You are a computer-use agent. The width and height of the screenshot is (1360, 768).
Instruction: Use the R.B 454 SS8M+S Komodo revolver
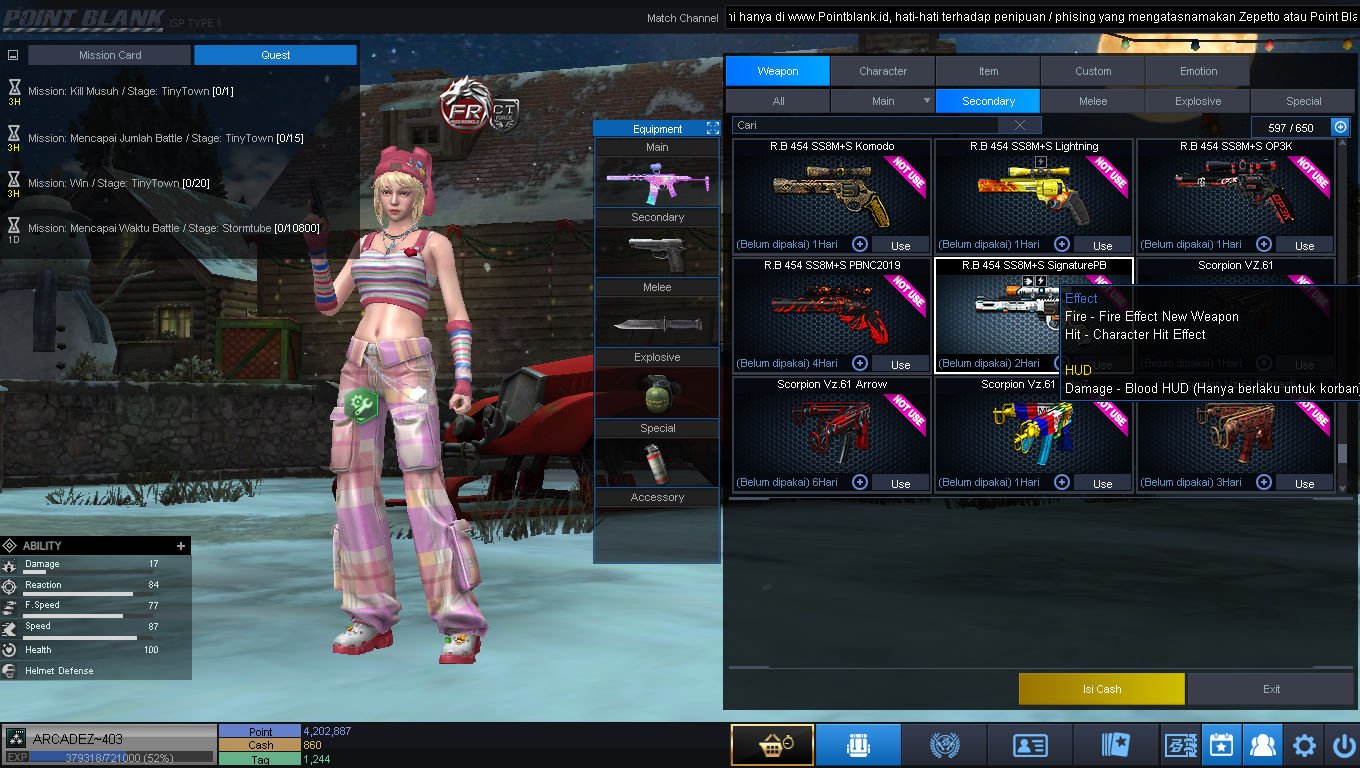[900, 245]
